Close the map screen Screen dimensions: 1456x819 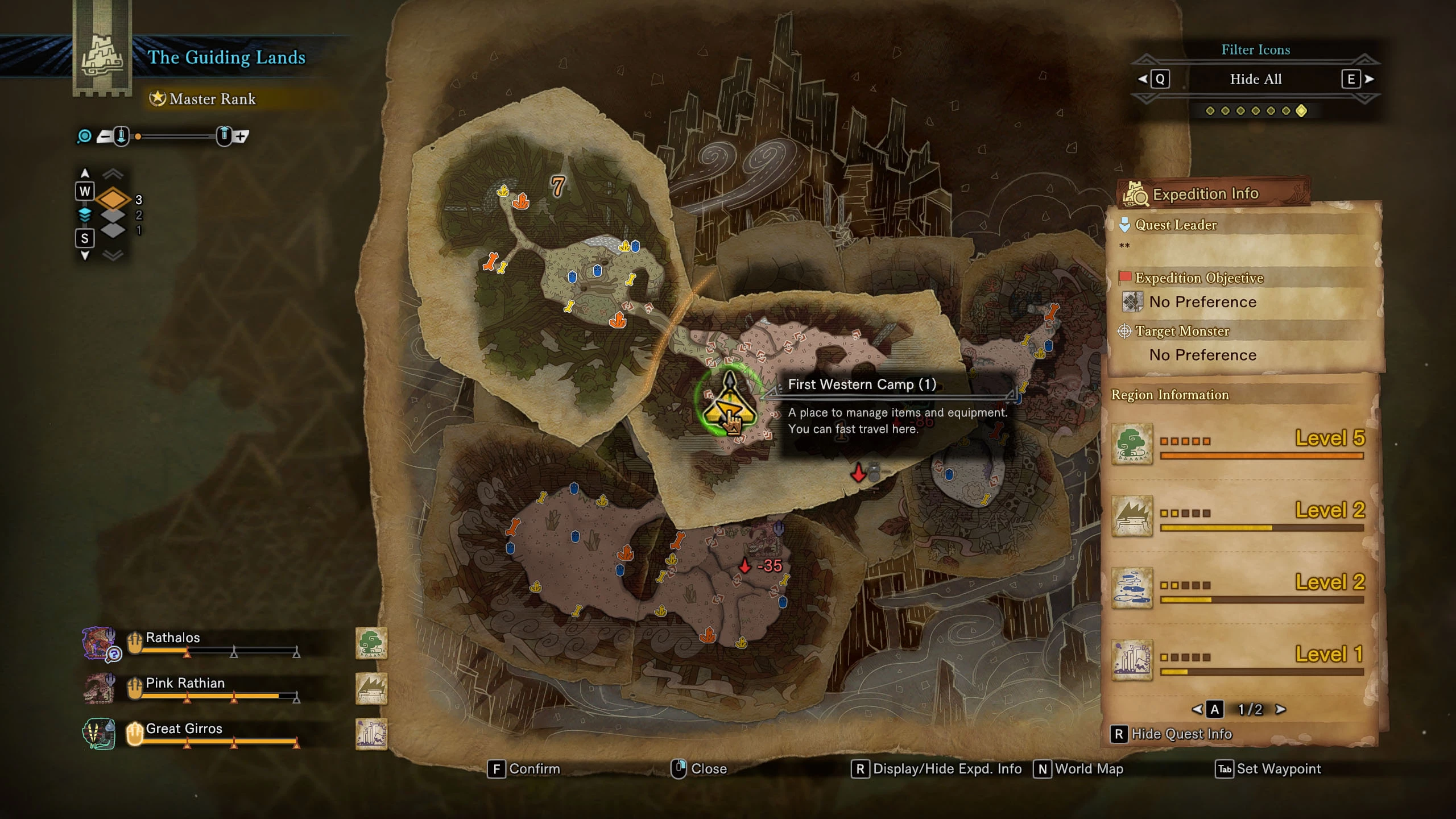(700, 769)
